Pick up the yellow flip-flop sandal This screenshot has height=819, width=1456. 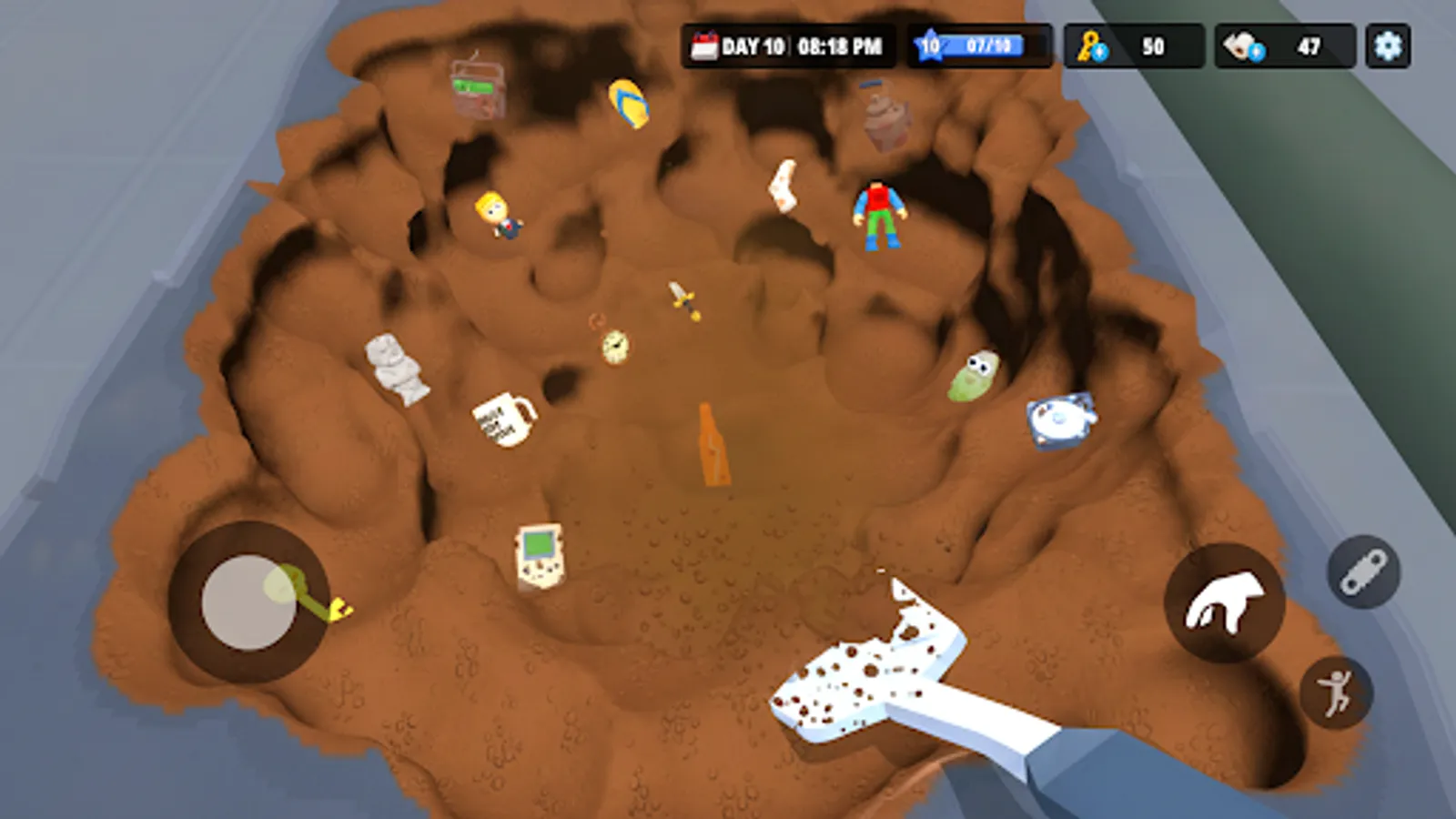[x=626, y=101]
